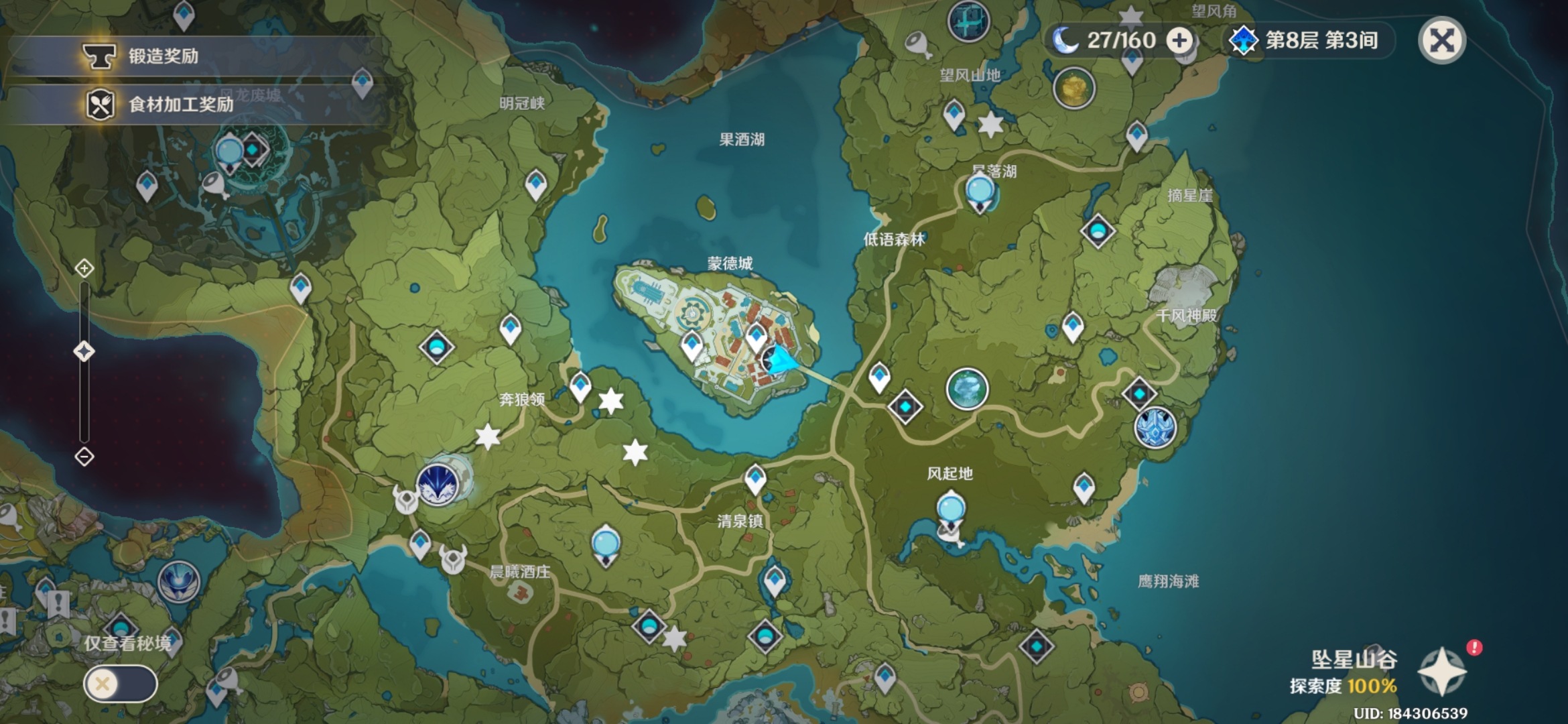This screenshot has width=1568, height=724.
Task: Add Original Resin with the plus button
Action: (1179, 40)
